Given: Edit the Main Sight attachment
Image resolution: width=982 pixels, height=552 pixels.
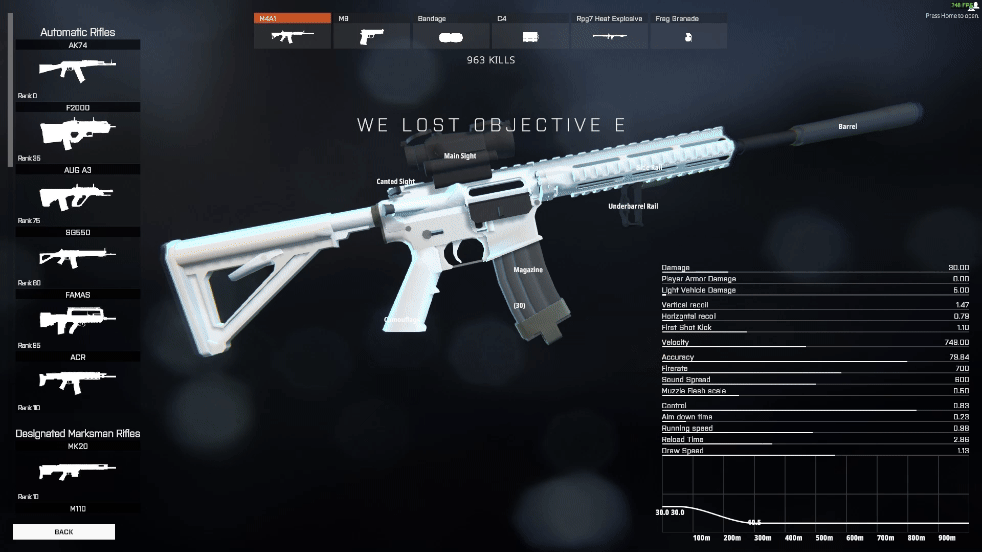Looking at the screenshot, I should click(460, 156).
